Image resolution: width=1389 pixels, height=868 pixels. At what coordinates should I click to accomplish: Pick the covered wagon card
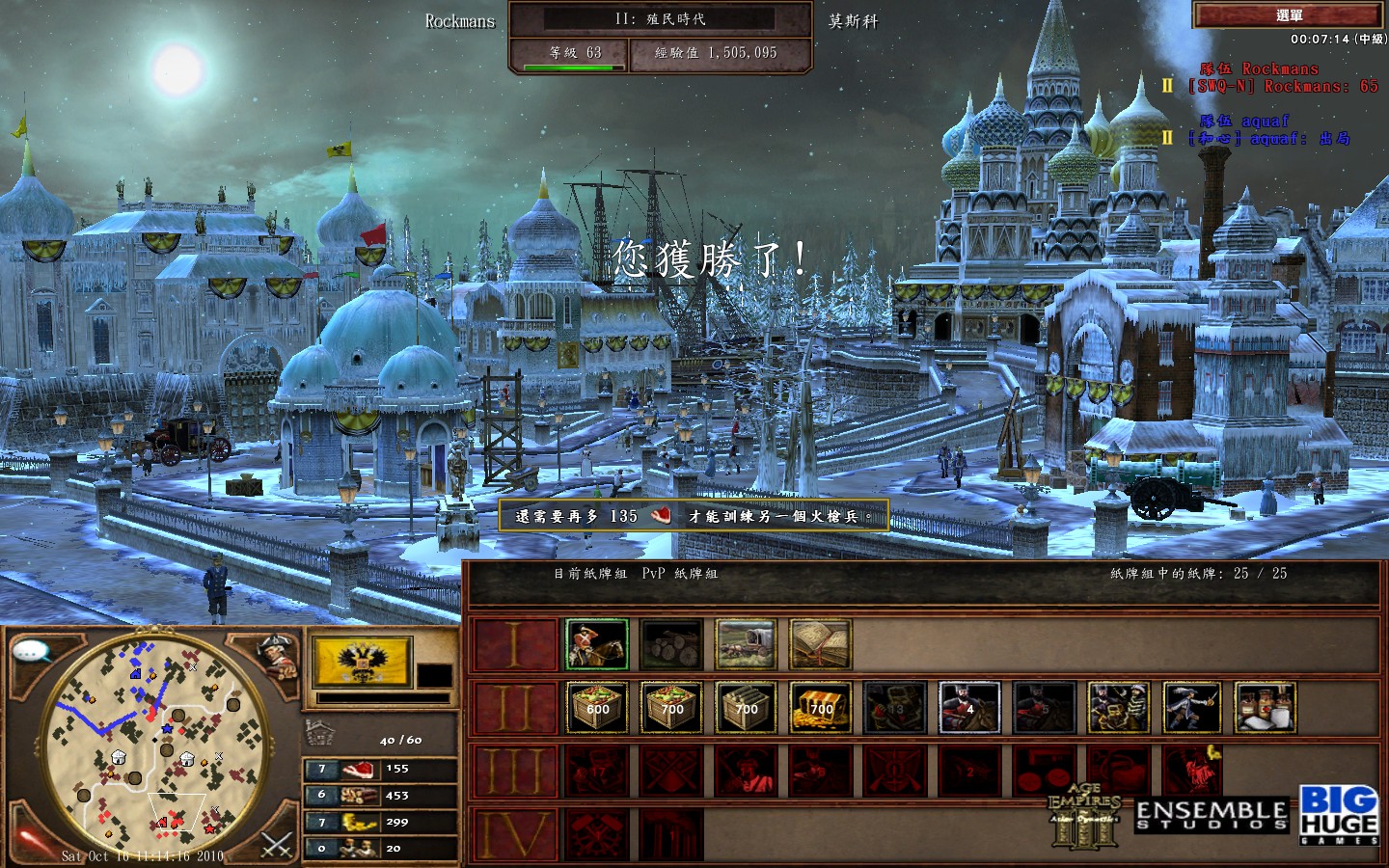746,644
